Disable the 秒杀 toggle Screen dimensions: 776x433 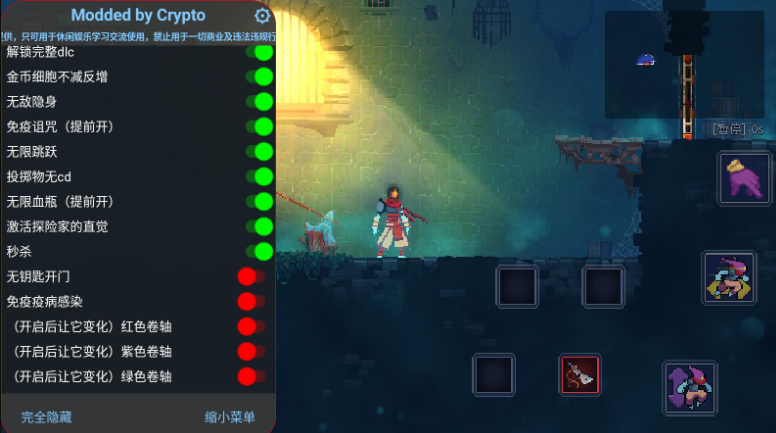point(259,251)
